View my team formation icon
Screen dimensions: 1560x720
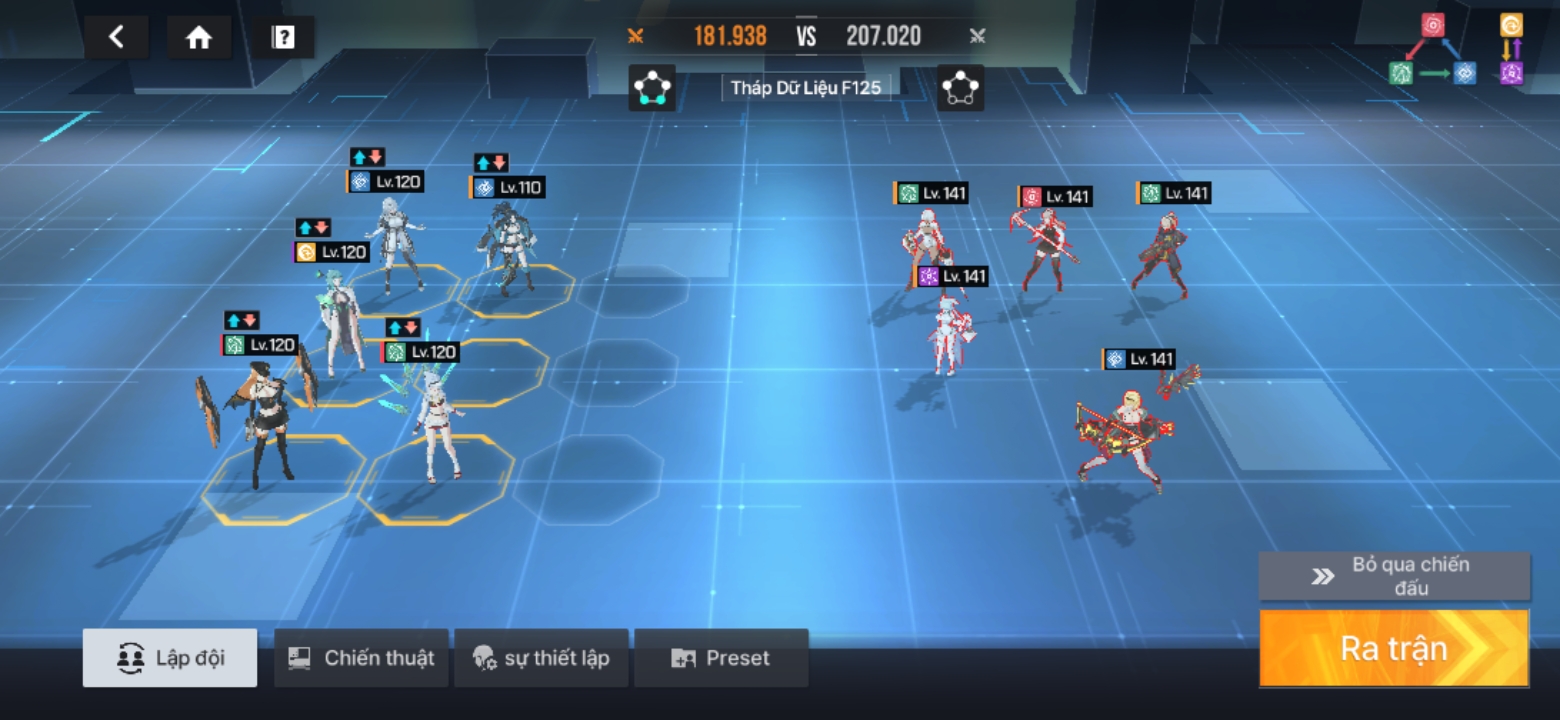[652, 88]
